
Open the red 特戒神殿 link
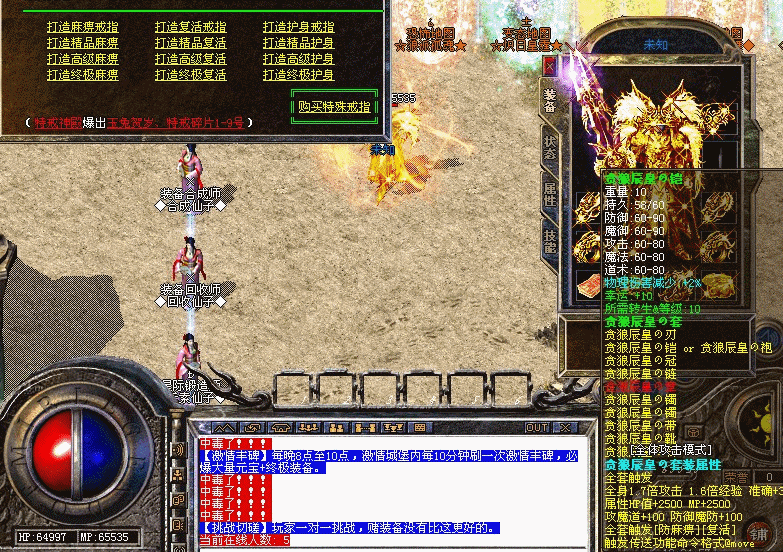tap(60, 122)
